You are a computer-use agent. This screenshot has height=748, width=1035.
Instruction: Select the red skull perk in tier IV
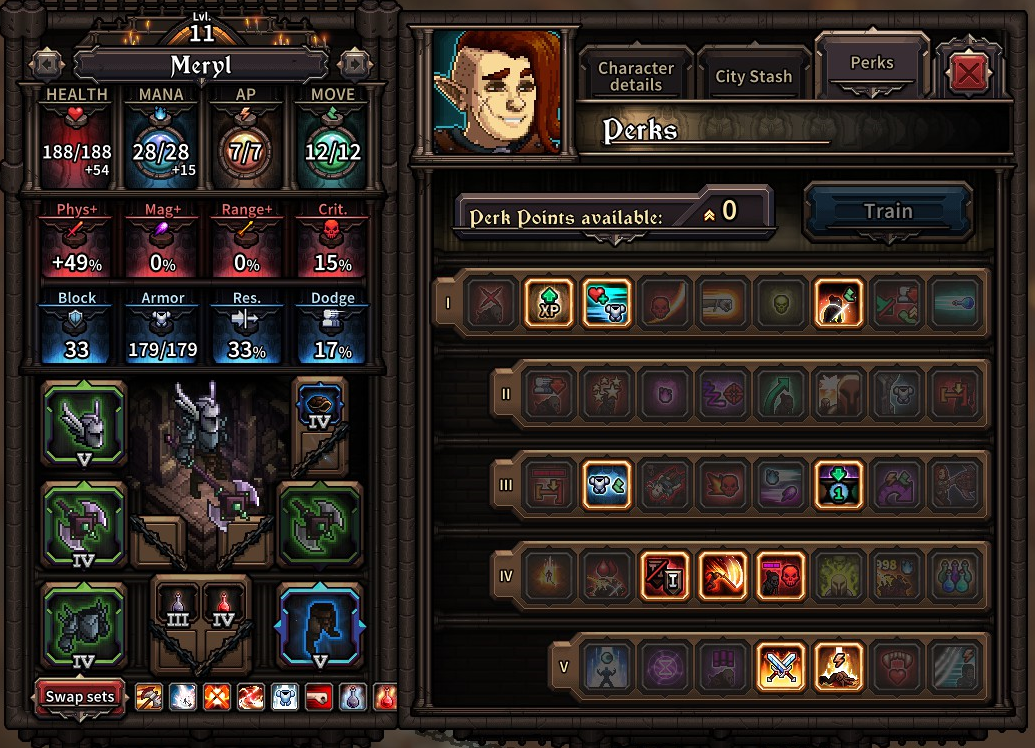coord(781,576)
